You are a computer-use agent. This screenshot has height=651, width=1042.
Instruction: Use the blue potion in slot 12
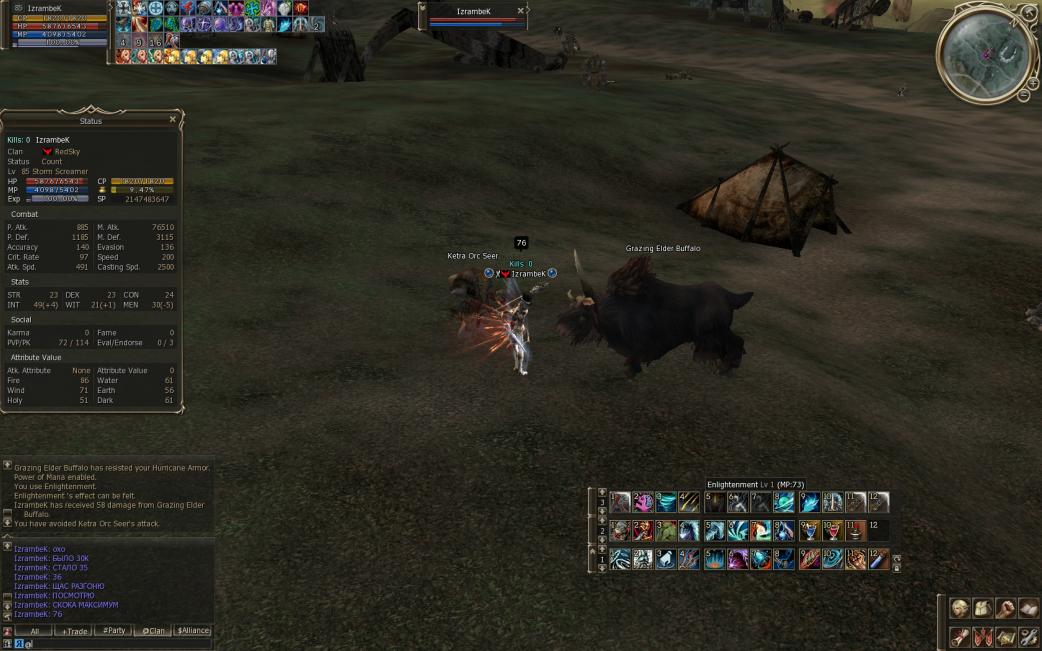click(878, 560)
